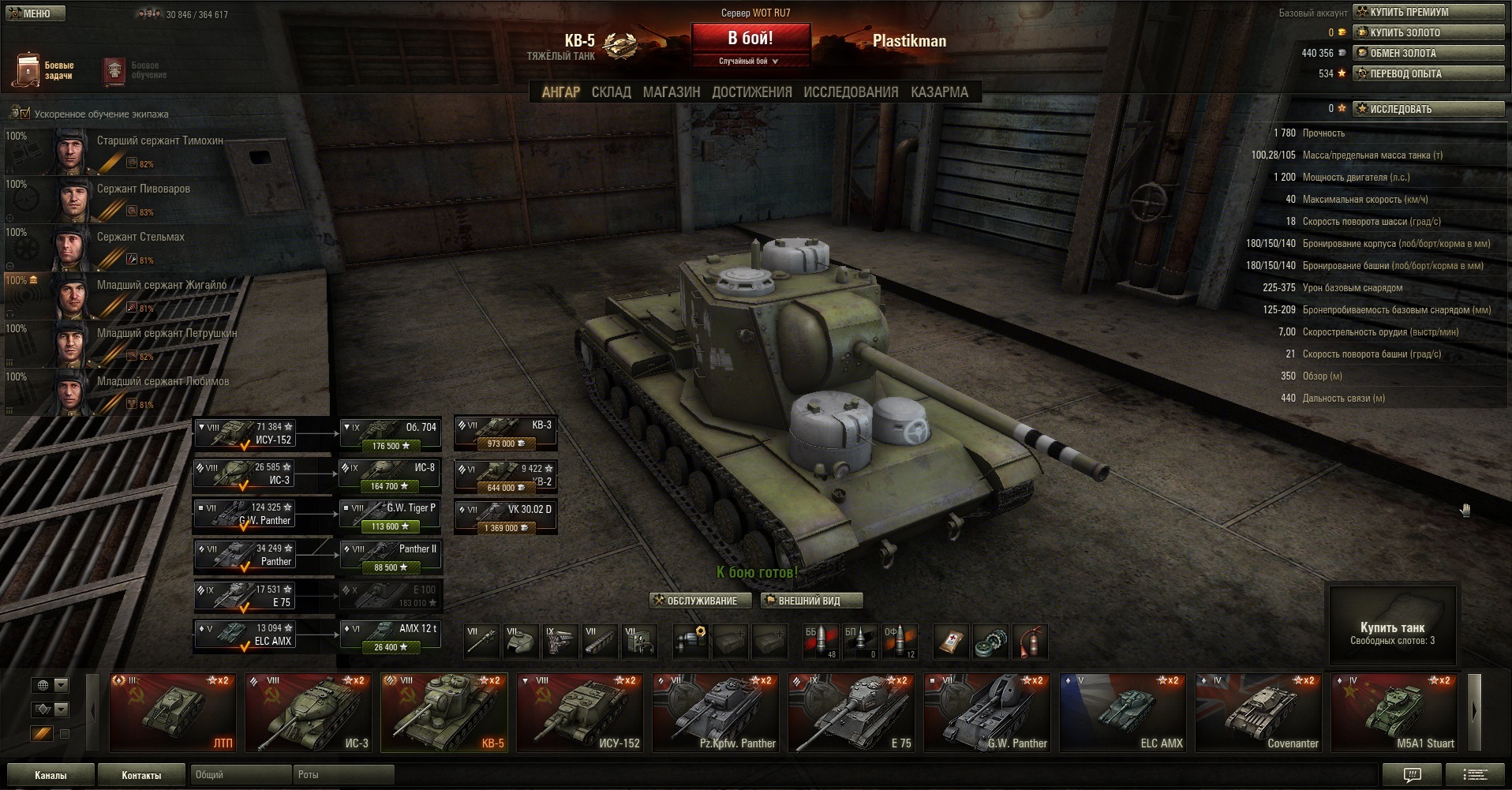Switch to the СКЛАД tab
1512x790 pixels.
[x=611, y=92]
